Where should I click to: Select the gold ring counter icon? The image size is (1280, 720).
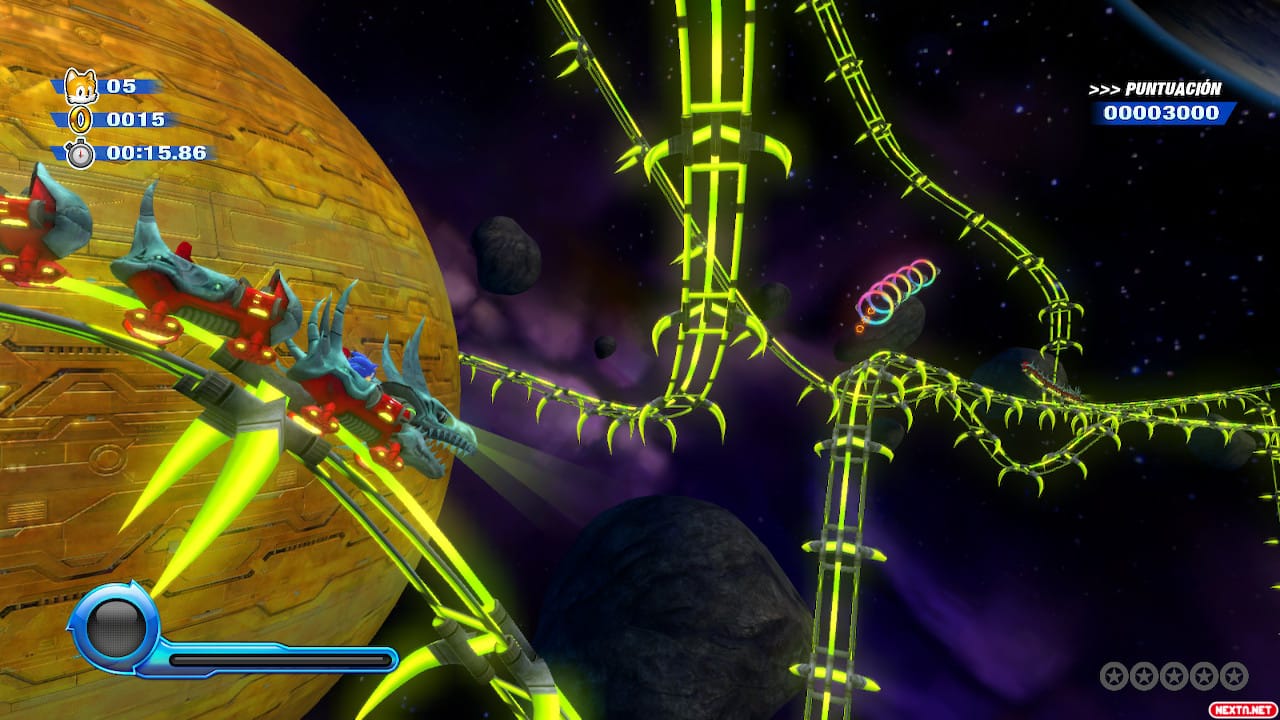click(x=80, y=120)
